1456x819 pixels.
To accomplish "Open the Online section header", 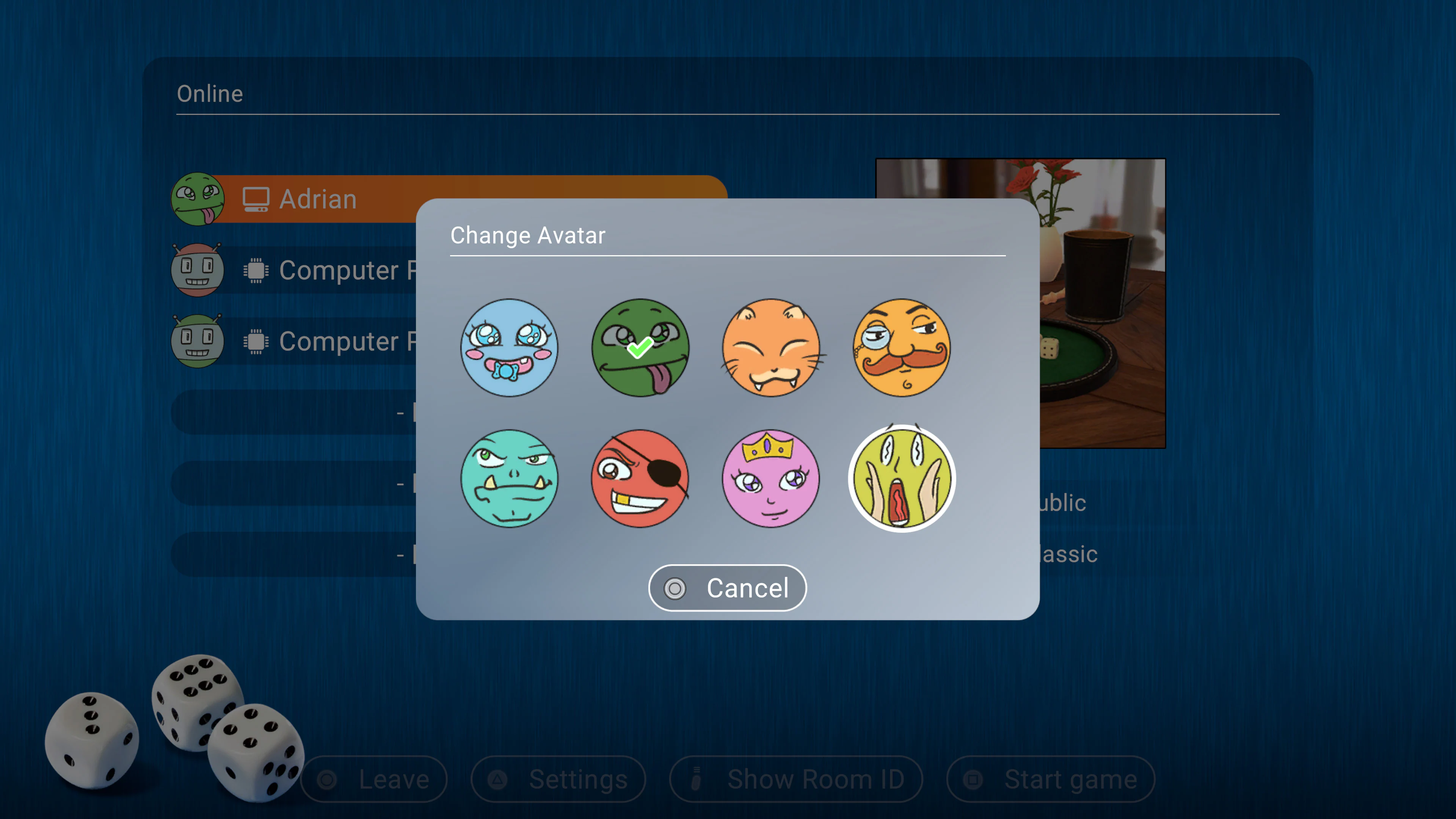I will point(210,93).
